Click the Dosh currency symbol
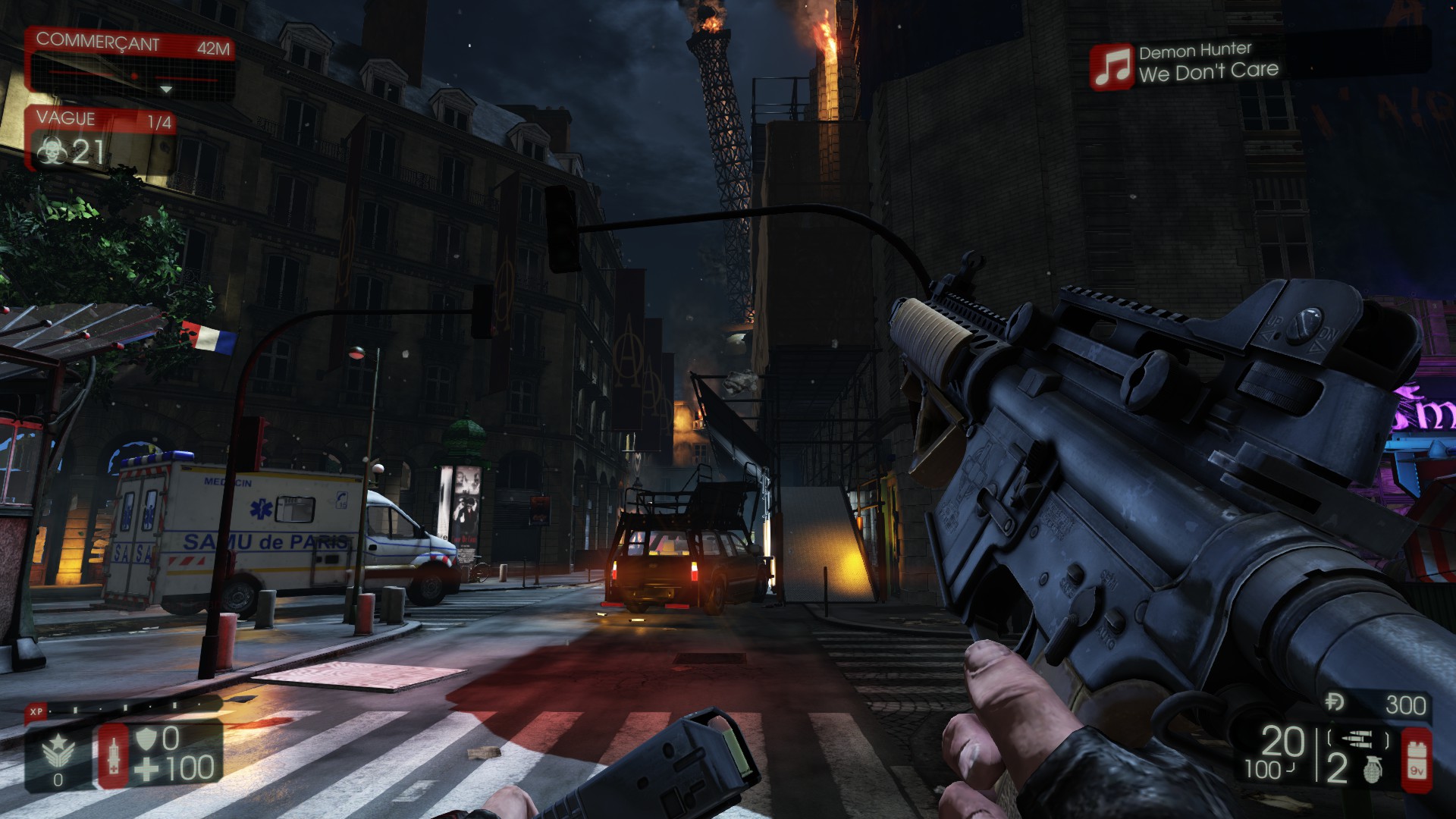This screenshot has width=1456, height=819. click(x=1335, y=703)
